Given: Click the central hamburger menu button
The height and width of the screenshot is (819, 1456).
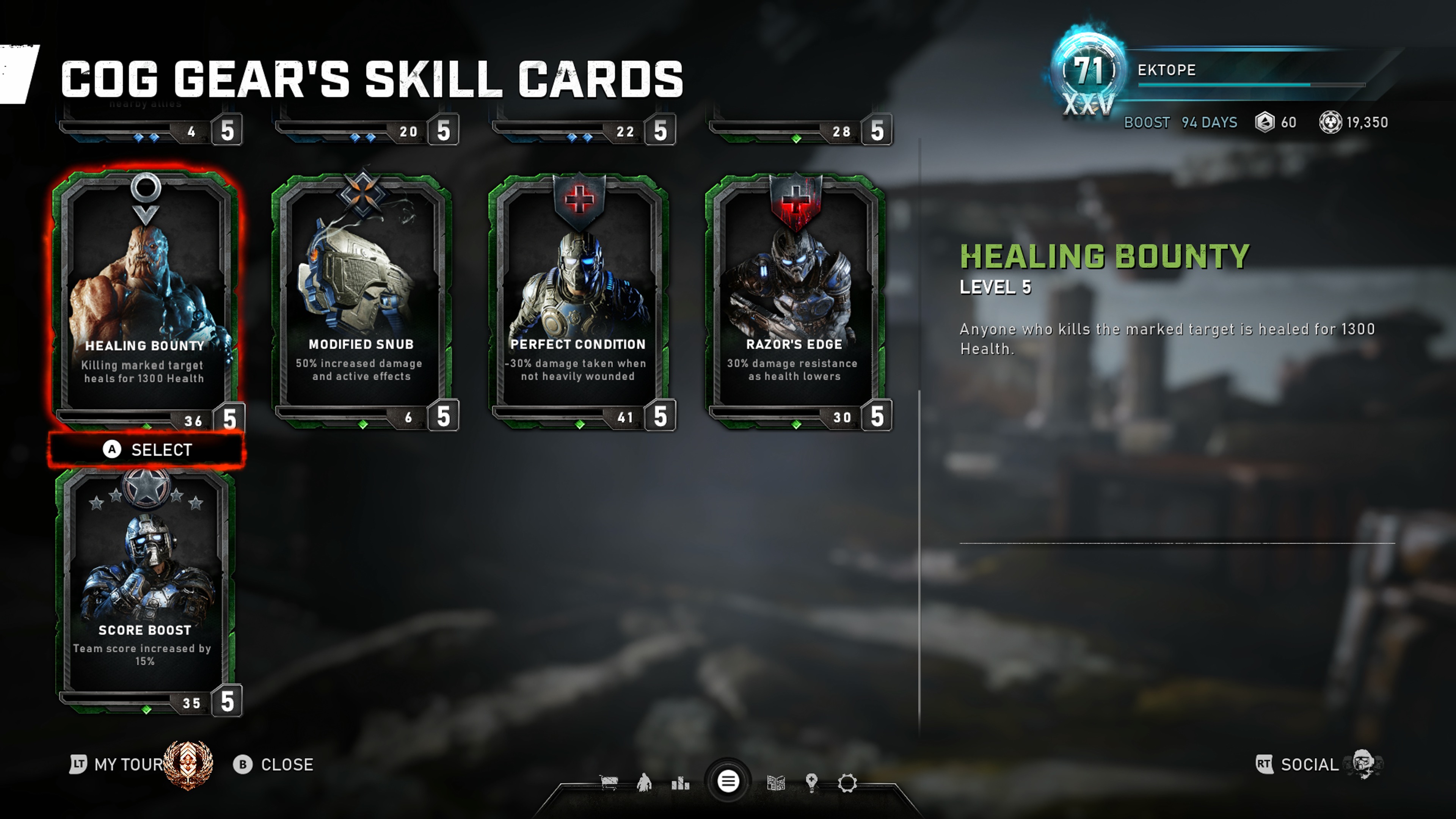Looking at the screenshot, I should (x=728, y=782).
